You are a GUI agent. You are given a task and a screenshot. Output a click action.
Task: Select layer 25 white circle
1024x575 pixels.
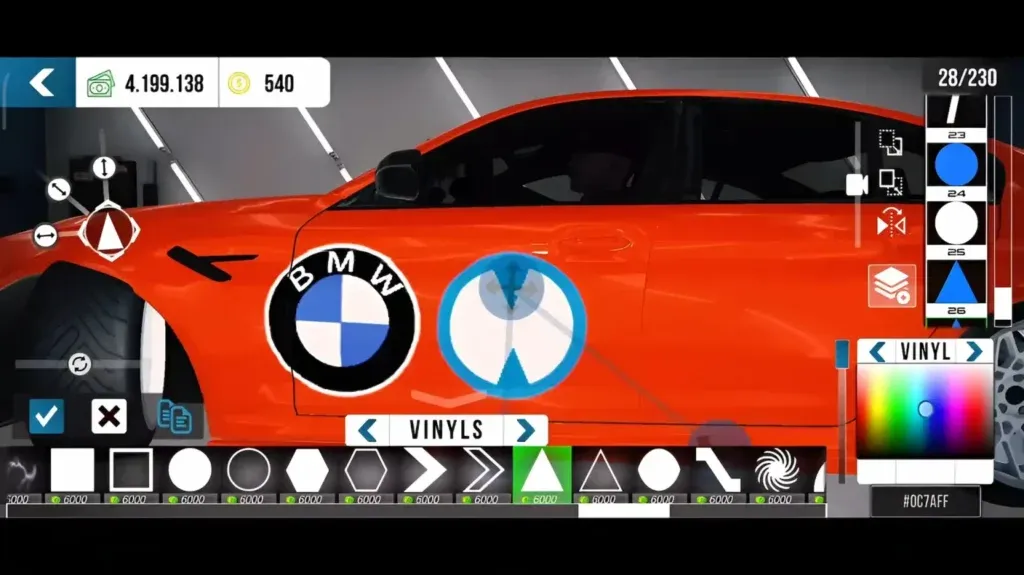click(956, 223)
